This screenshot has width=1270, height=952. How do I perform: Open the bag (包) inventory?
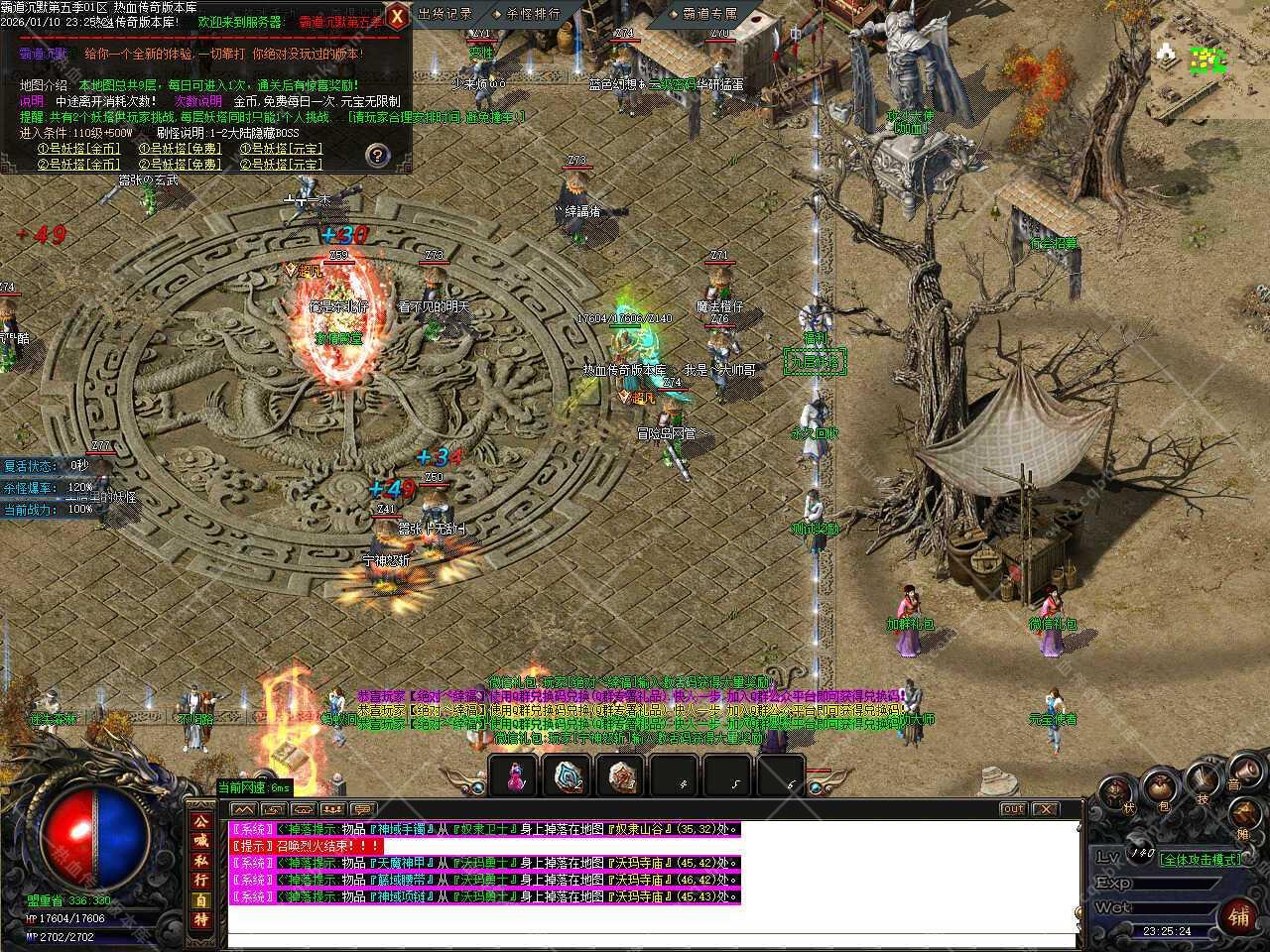(x=1159, y=788)
